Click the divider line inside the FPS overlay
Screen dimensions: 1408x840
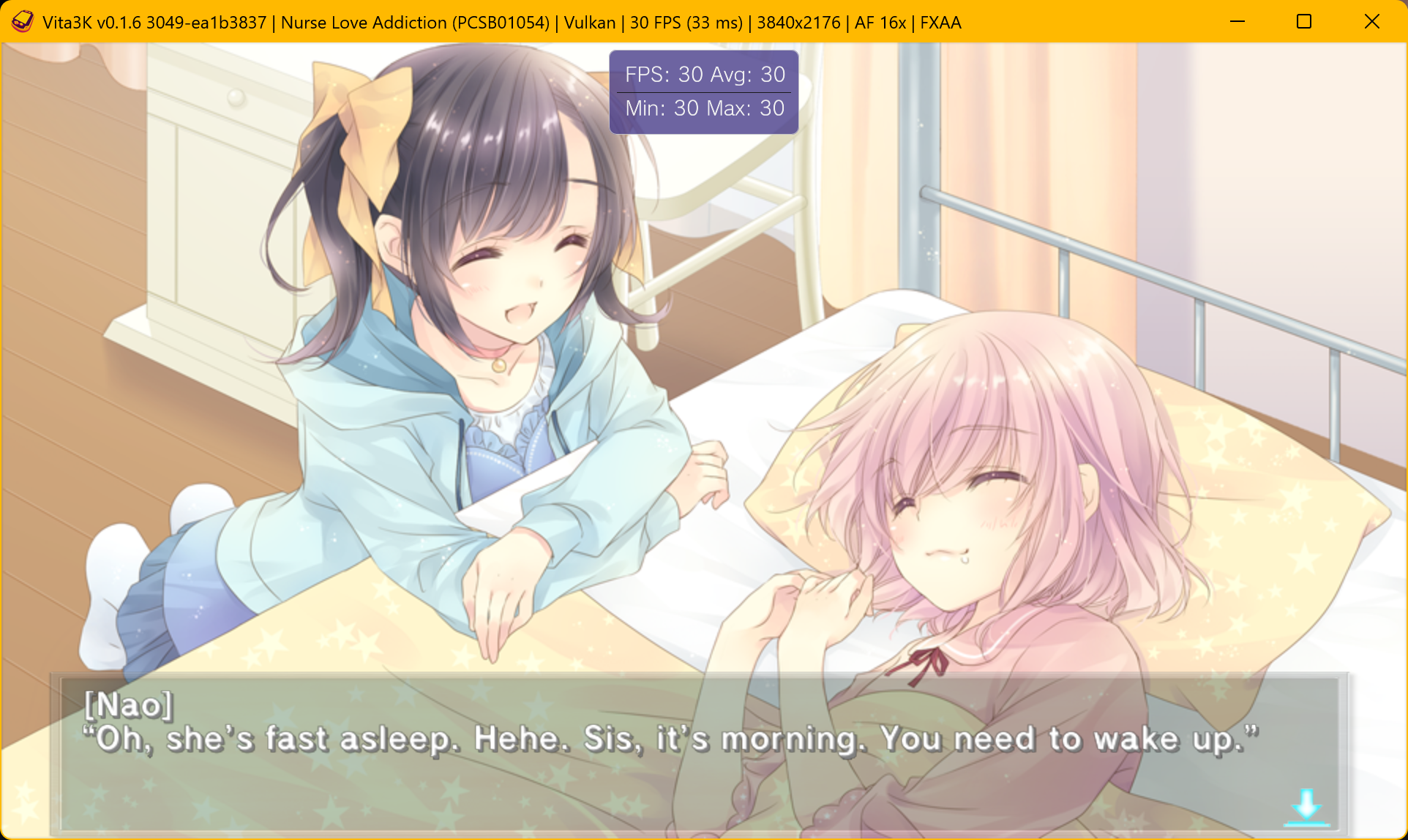click(703, 91)
